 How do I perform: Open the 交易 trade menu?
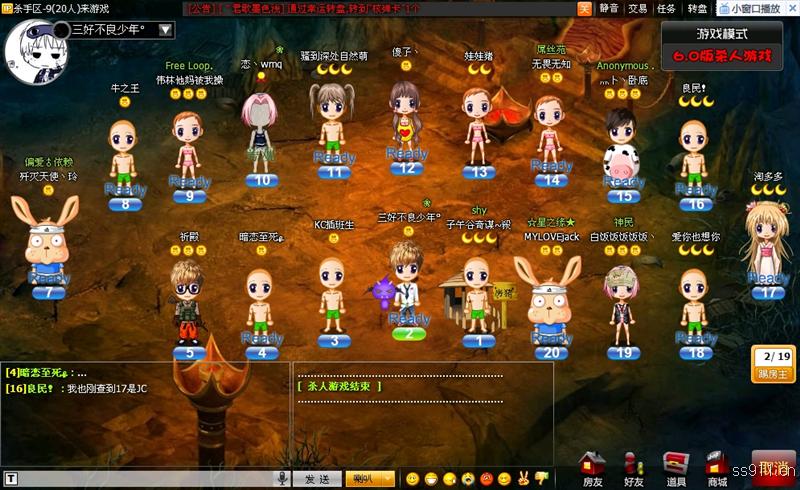coord(637,8)
